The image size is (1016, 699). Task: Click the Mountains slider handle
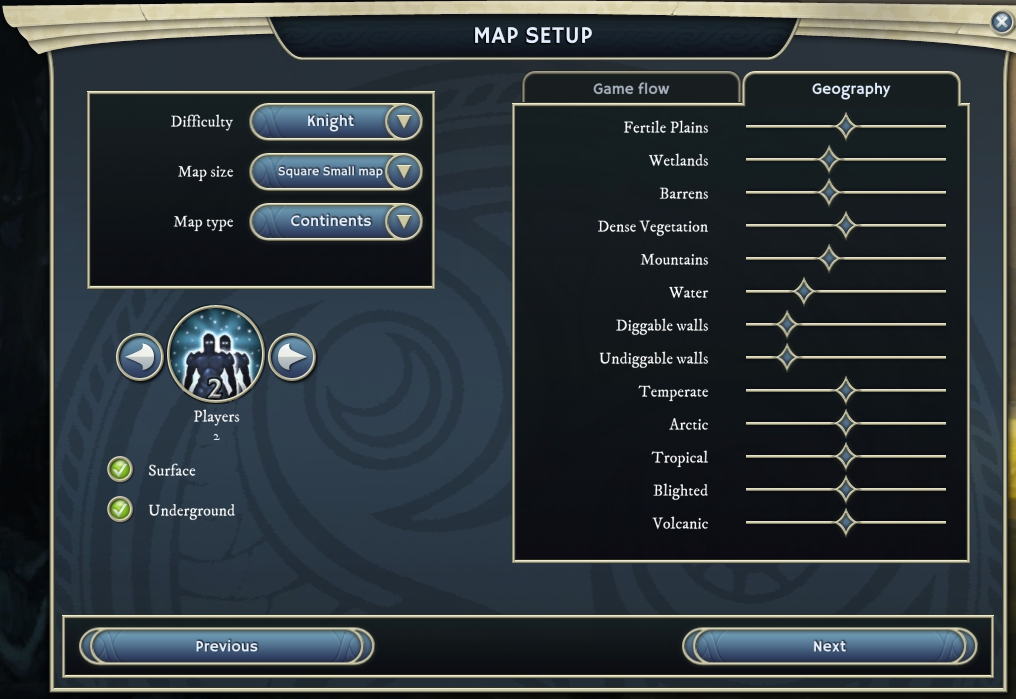[x=828, y=259]
